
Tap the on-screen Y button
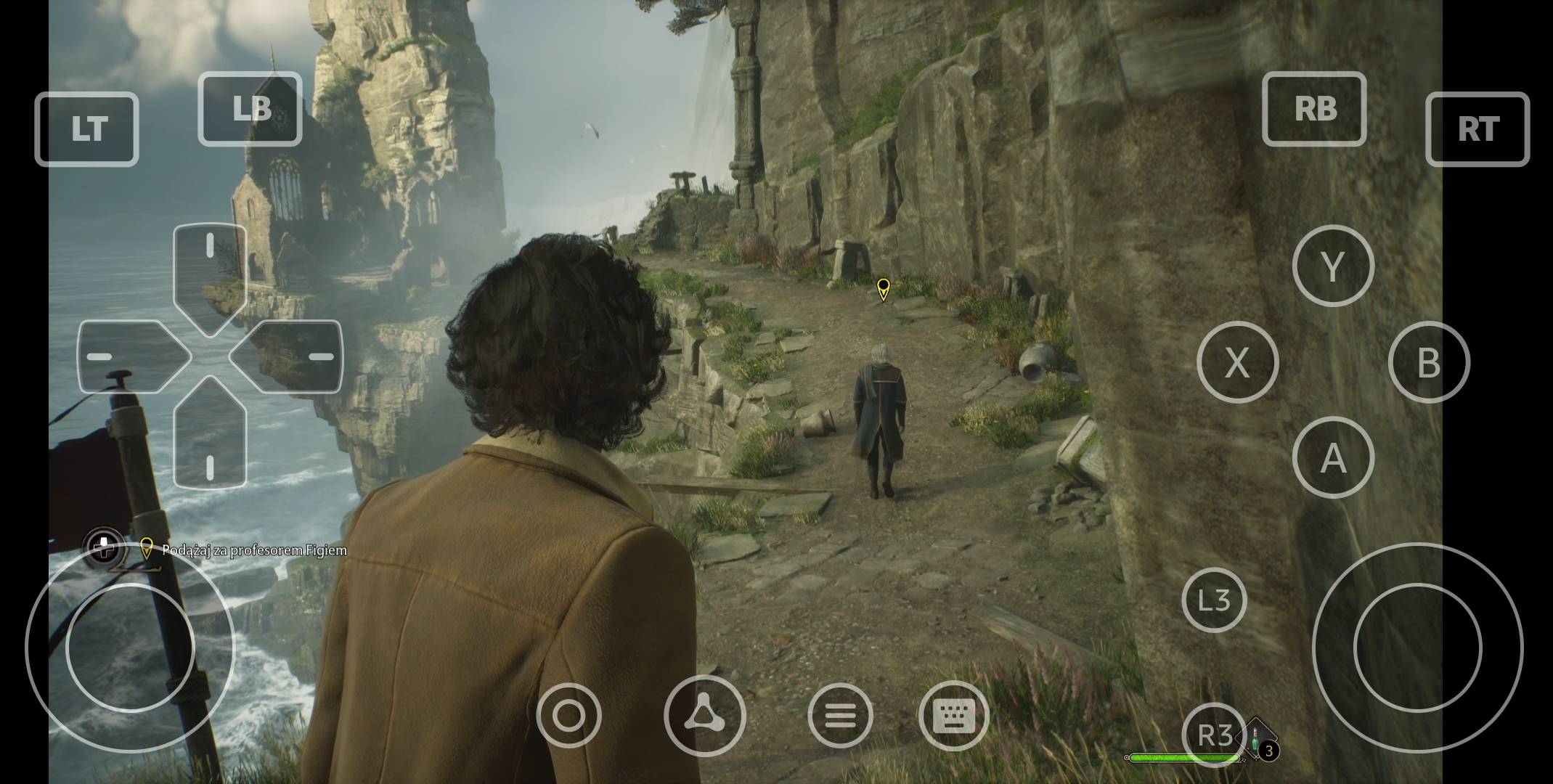[x=1333, y=266]
